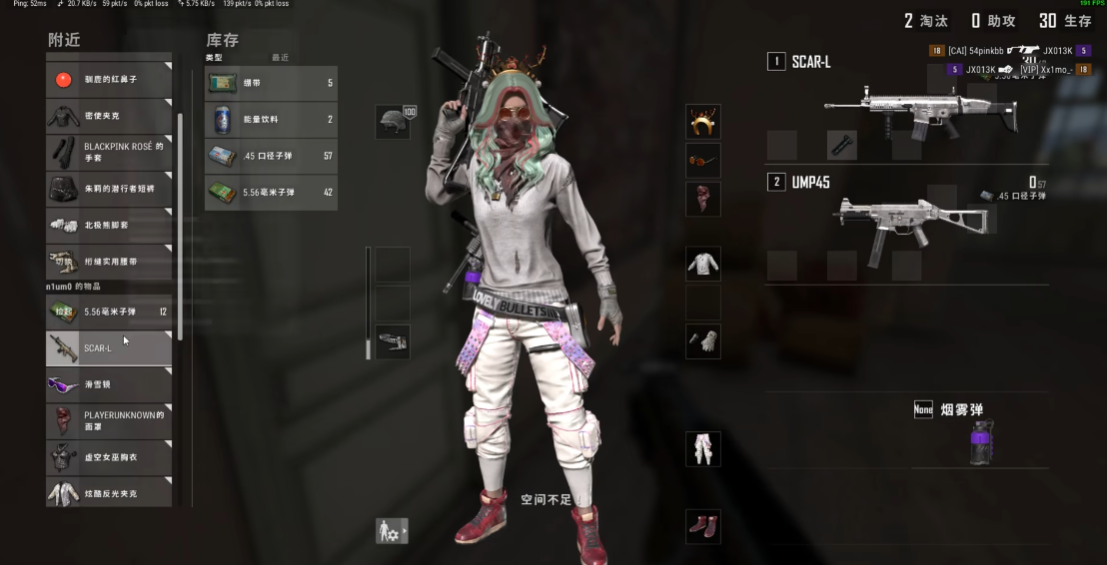Viewport: 1107px width, 565px height.
Task: Pick the 密使夹克 jacket from nearby
Action: coord(109,116)
